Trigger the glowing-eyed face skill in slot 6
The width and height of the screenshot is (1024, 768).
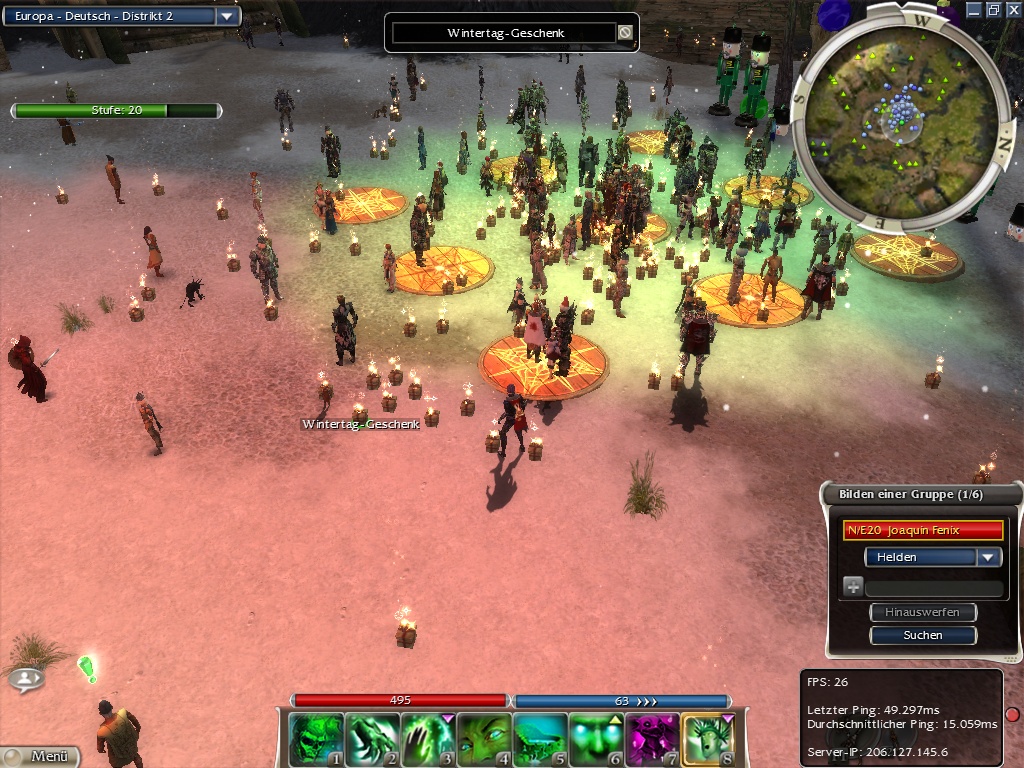[x=596, y=739]
